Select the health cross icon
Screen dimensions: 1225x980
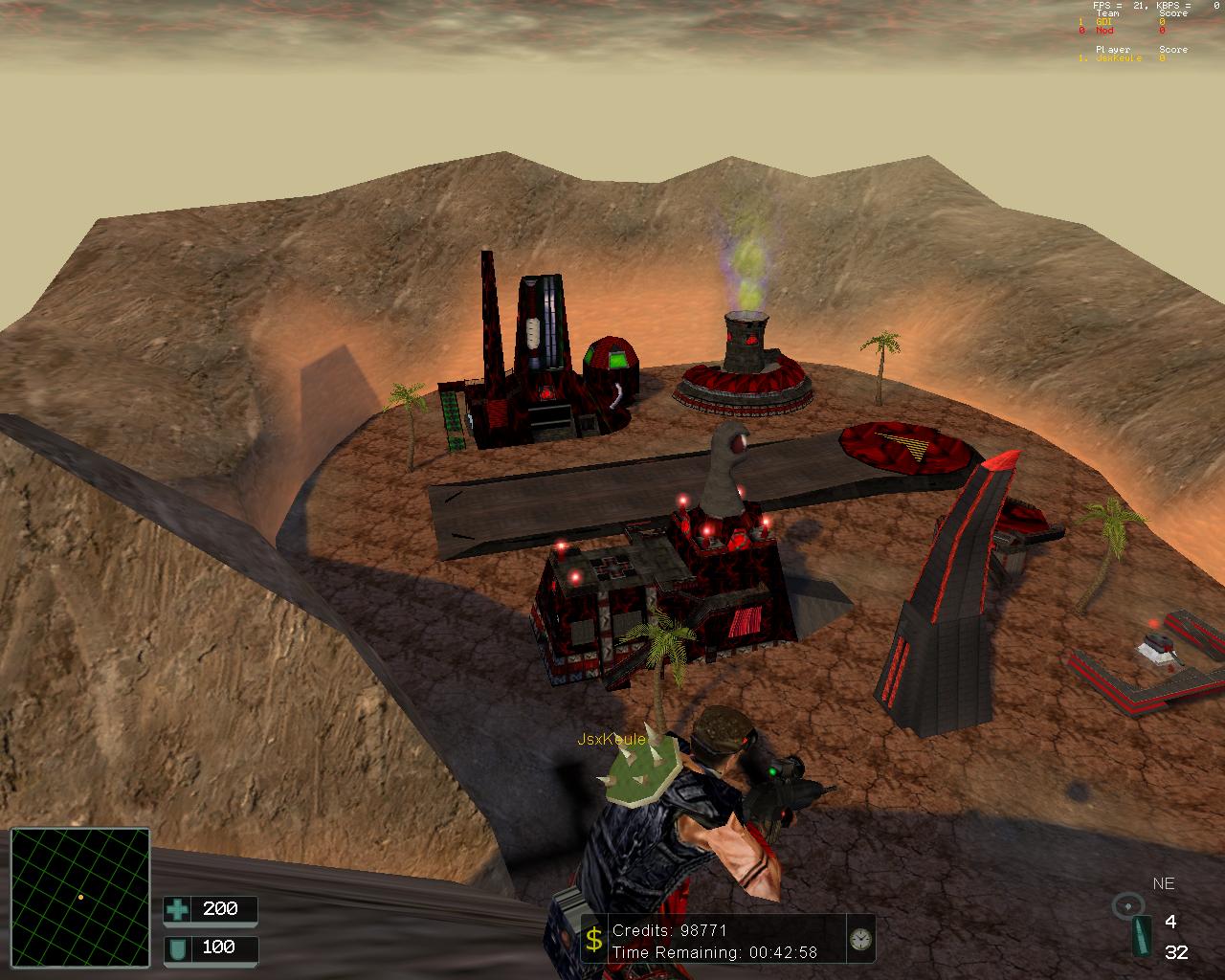tap(177, 909)
